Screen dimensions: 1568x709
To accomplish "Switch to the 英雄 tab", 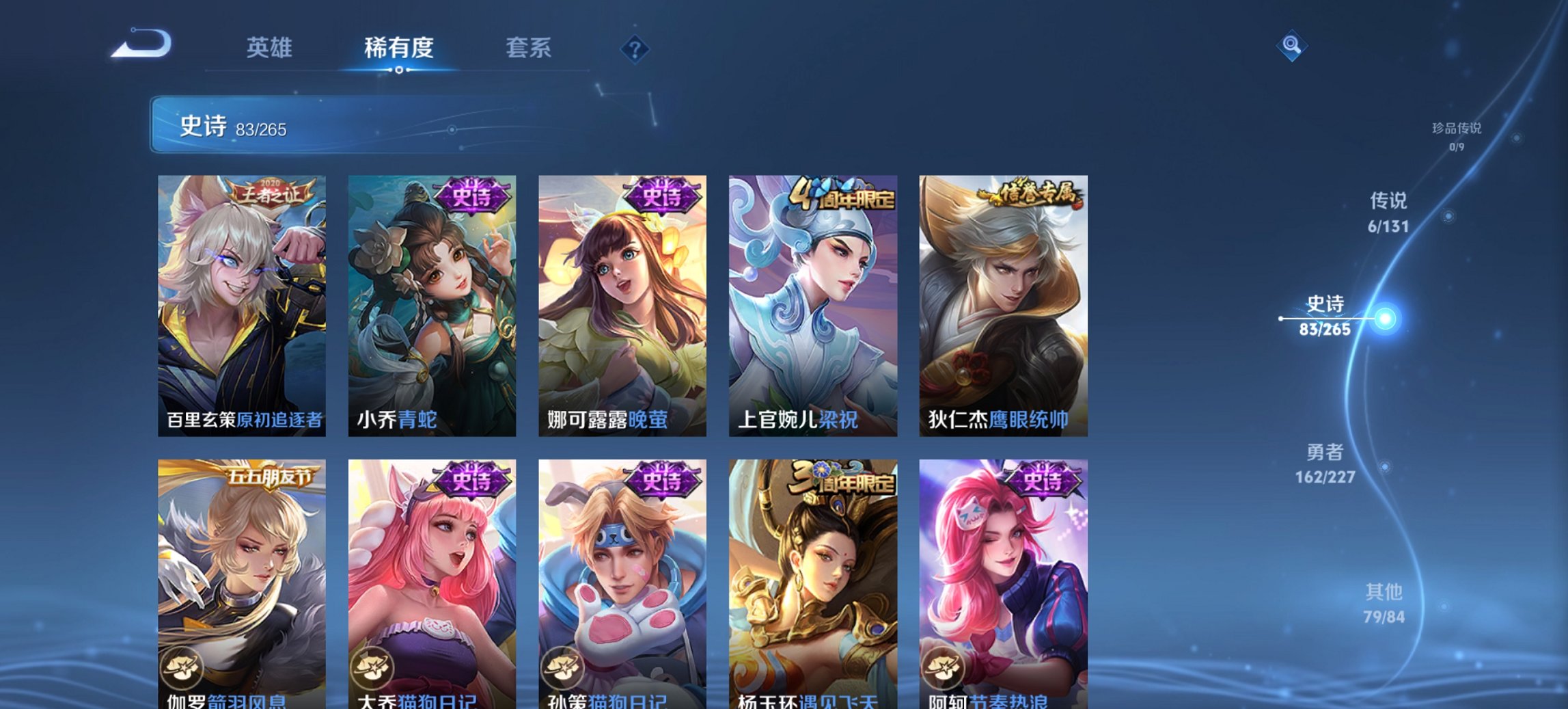I will tap(271, 48).
